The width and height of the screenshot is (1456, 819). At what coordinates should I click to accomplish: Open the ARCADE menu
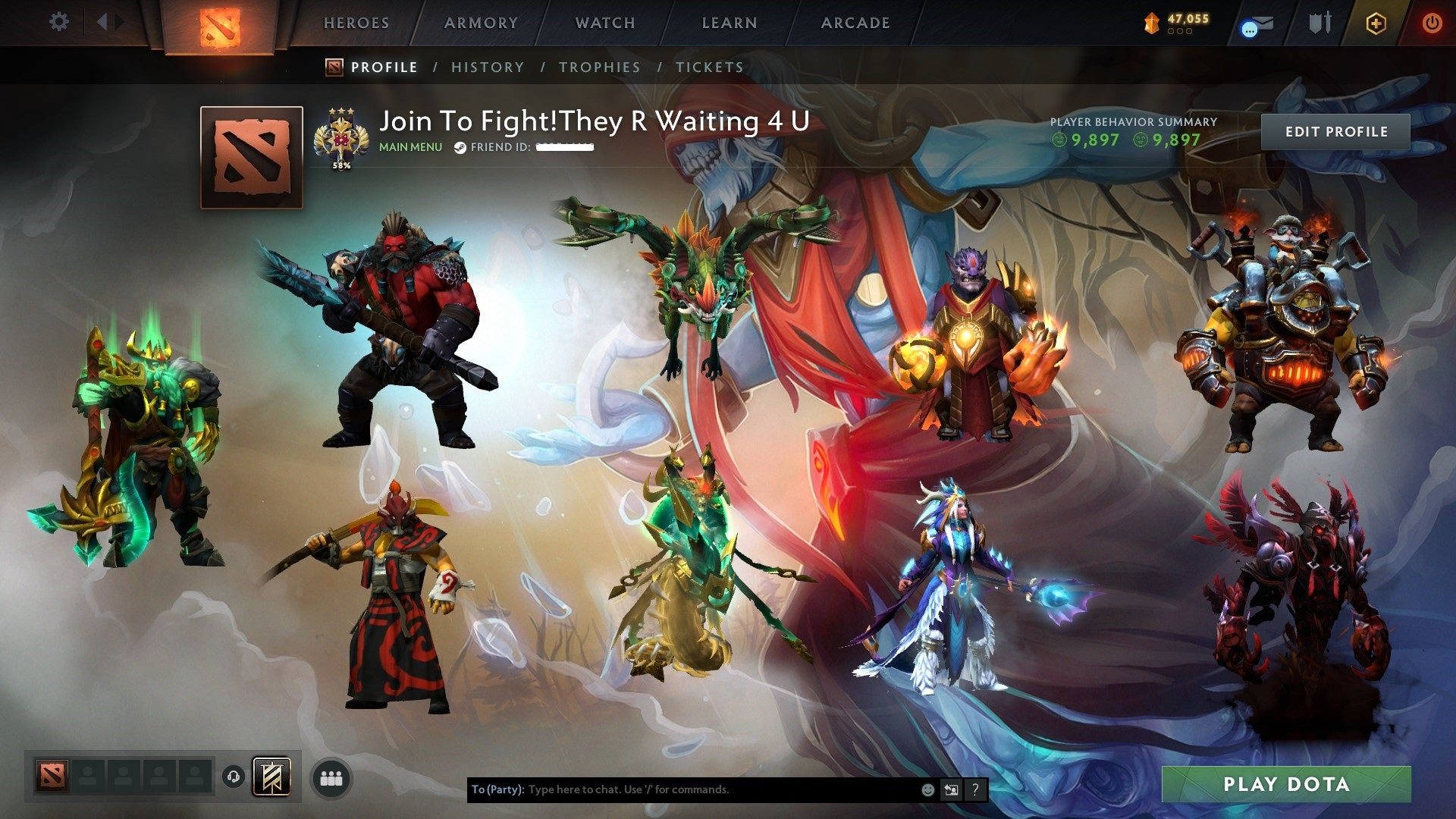click(x=855, y=23)
